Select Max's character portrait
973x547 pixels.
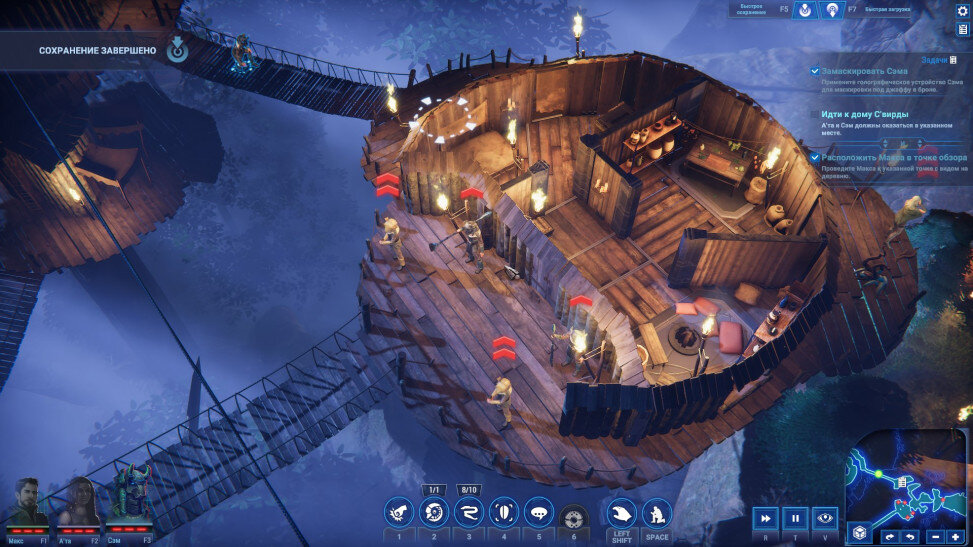point(28,502)
